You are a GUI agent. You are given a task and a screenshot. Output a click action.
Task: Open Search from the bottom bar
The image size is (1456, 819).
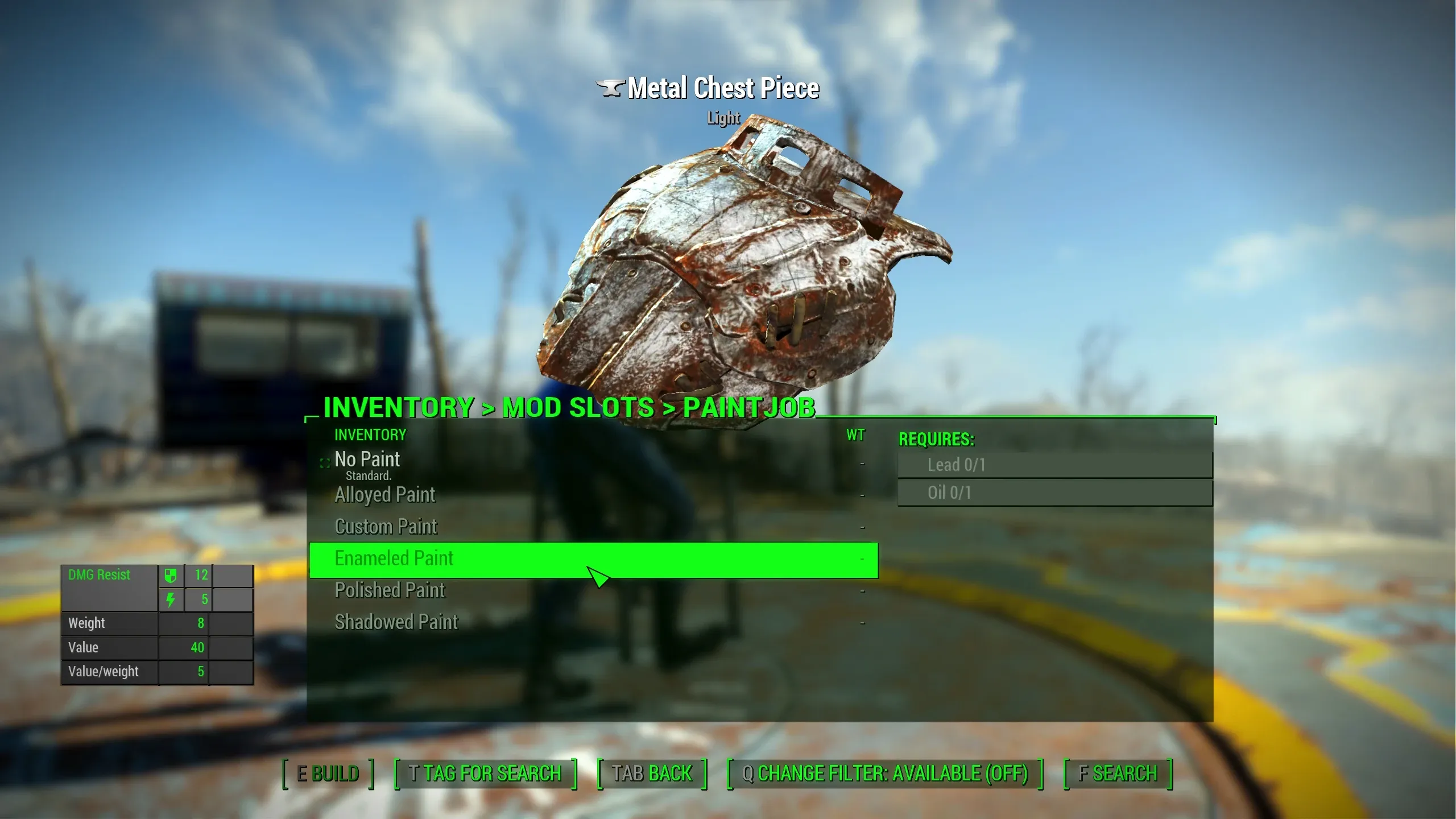[1118, 774]
